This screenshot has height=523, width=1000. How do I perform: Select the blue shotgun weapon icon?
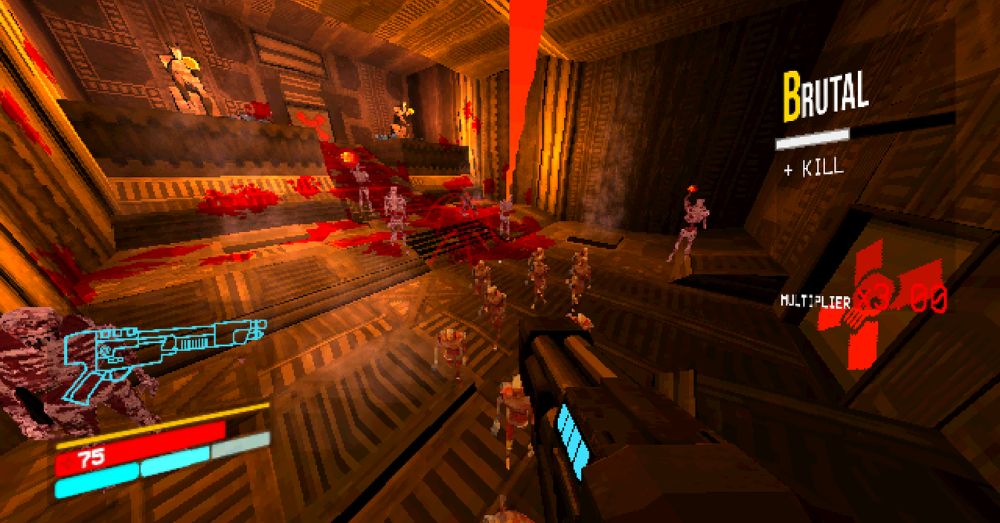click(160, 346)
